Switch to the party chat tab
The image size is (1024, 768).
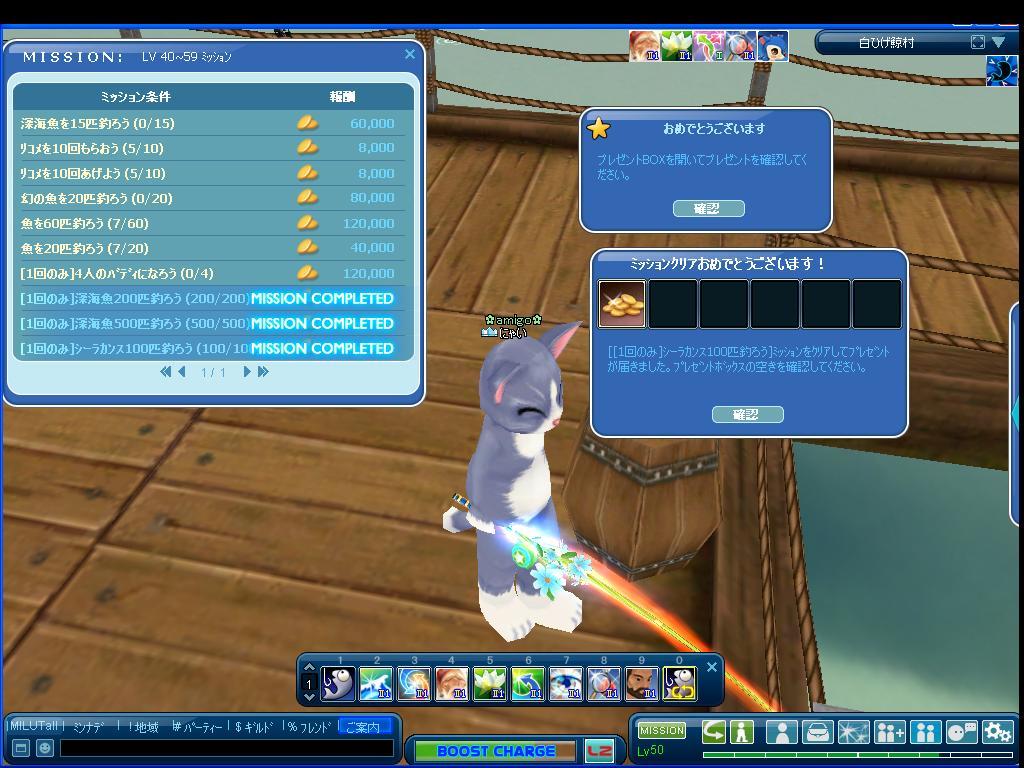click(201, 727)
